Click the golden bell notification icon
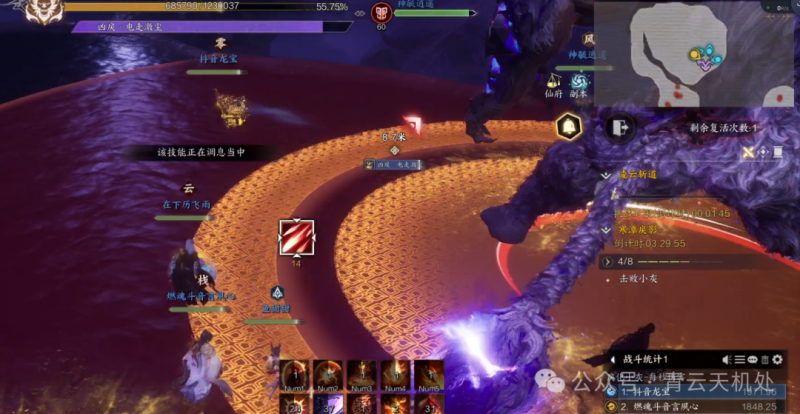800x414 pixels. [569, 127]
